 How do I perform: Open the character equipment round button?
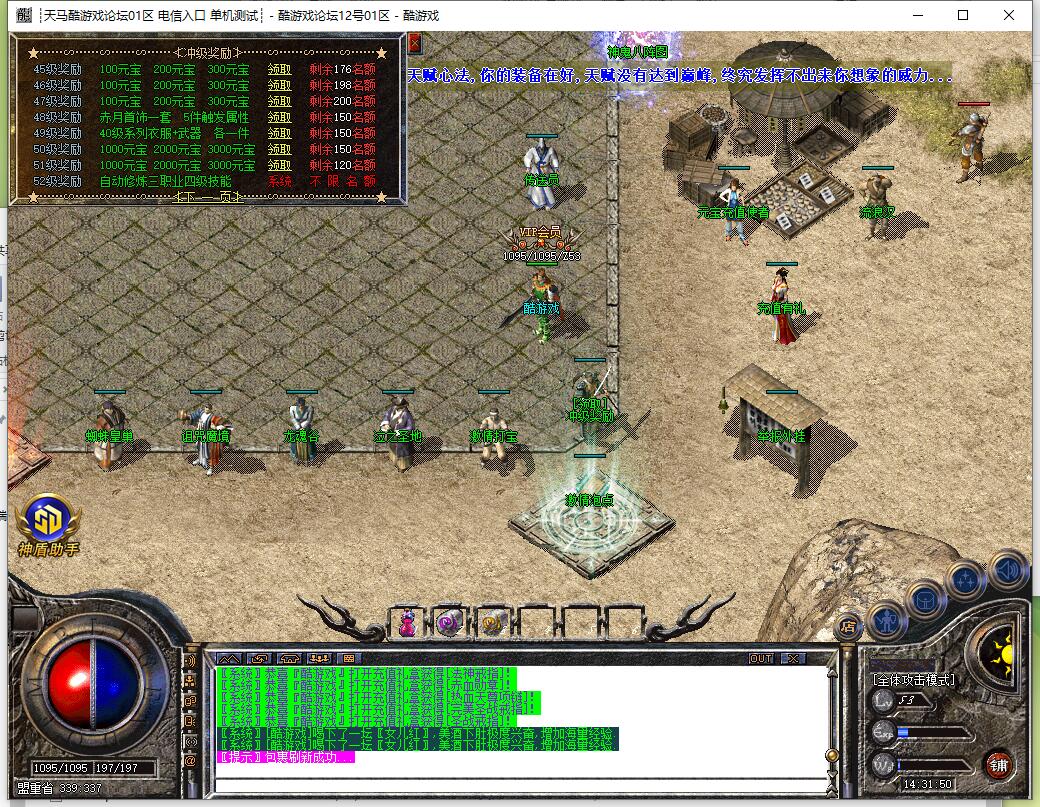click(x=886, y=622)
